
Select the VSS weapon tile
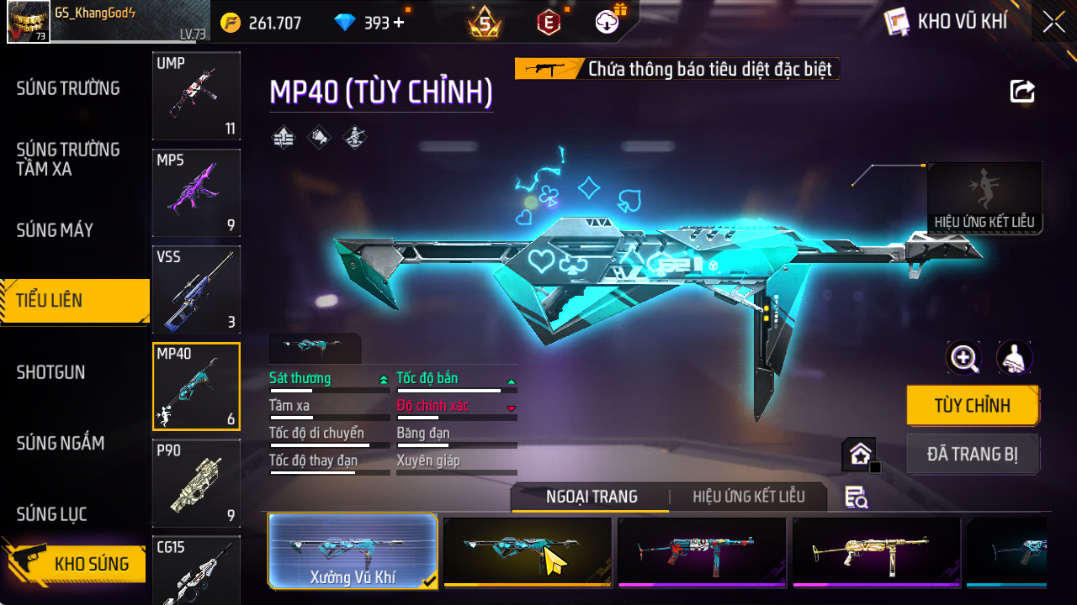[x=196, y=290]
